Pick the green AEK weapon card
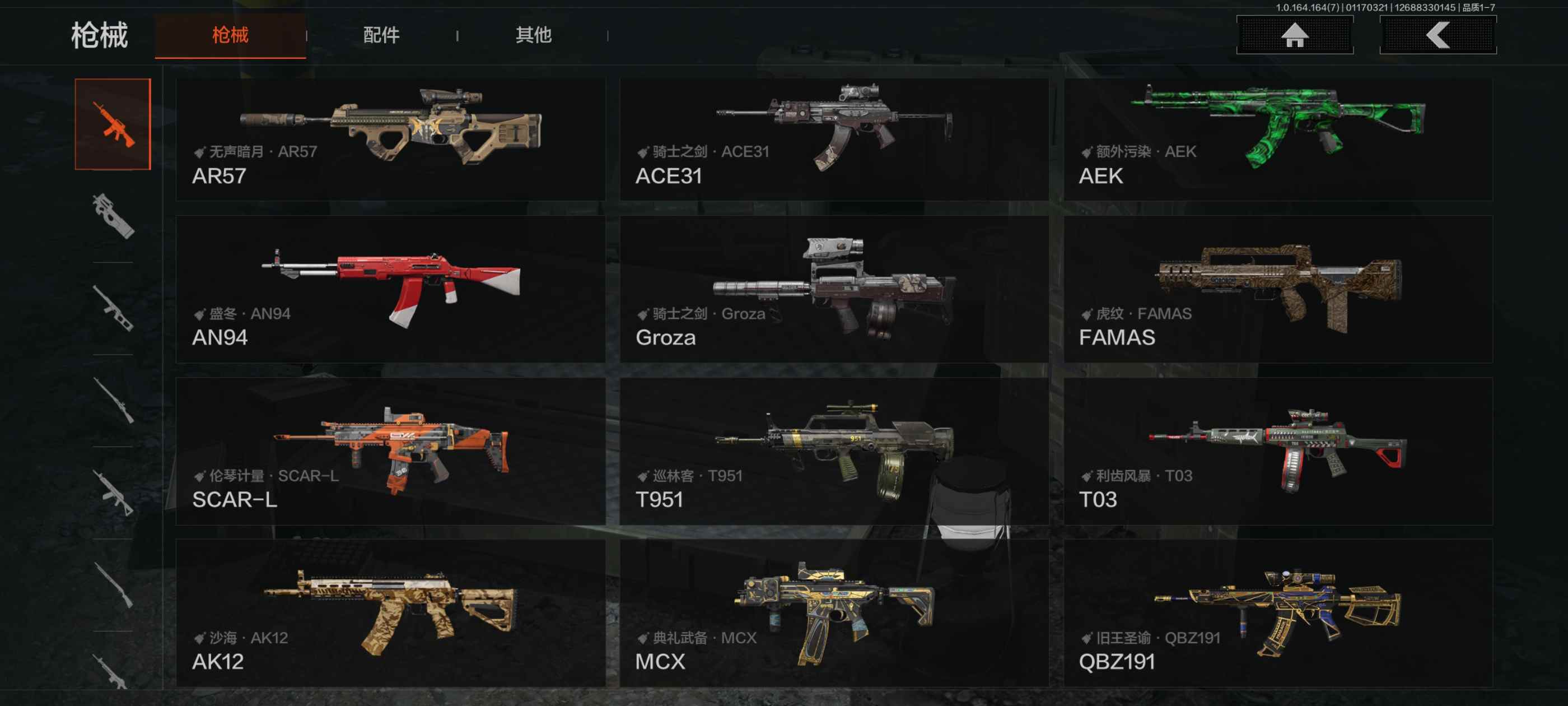 point(1278,140)
